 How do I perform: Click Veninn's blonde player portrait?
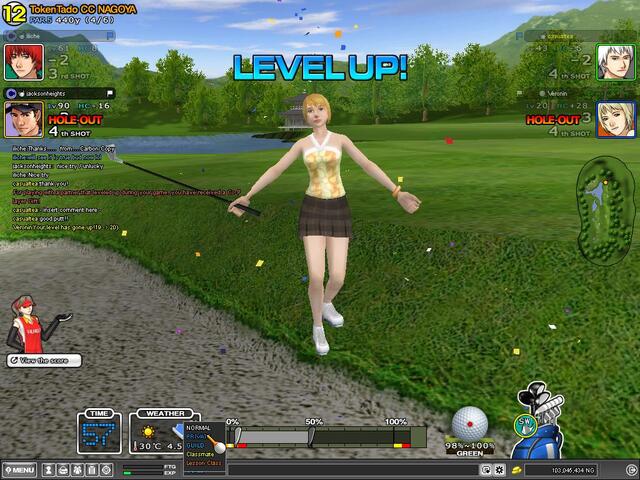pyautogui.click(x=614, y=119)
